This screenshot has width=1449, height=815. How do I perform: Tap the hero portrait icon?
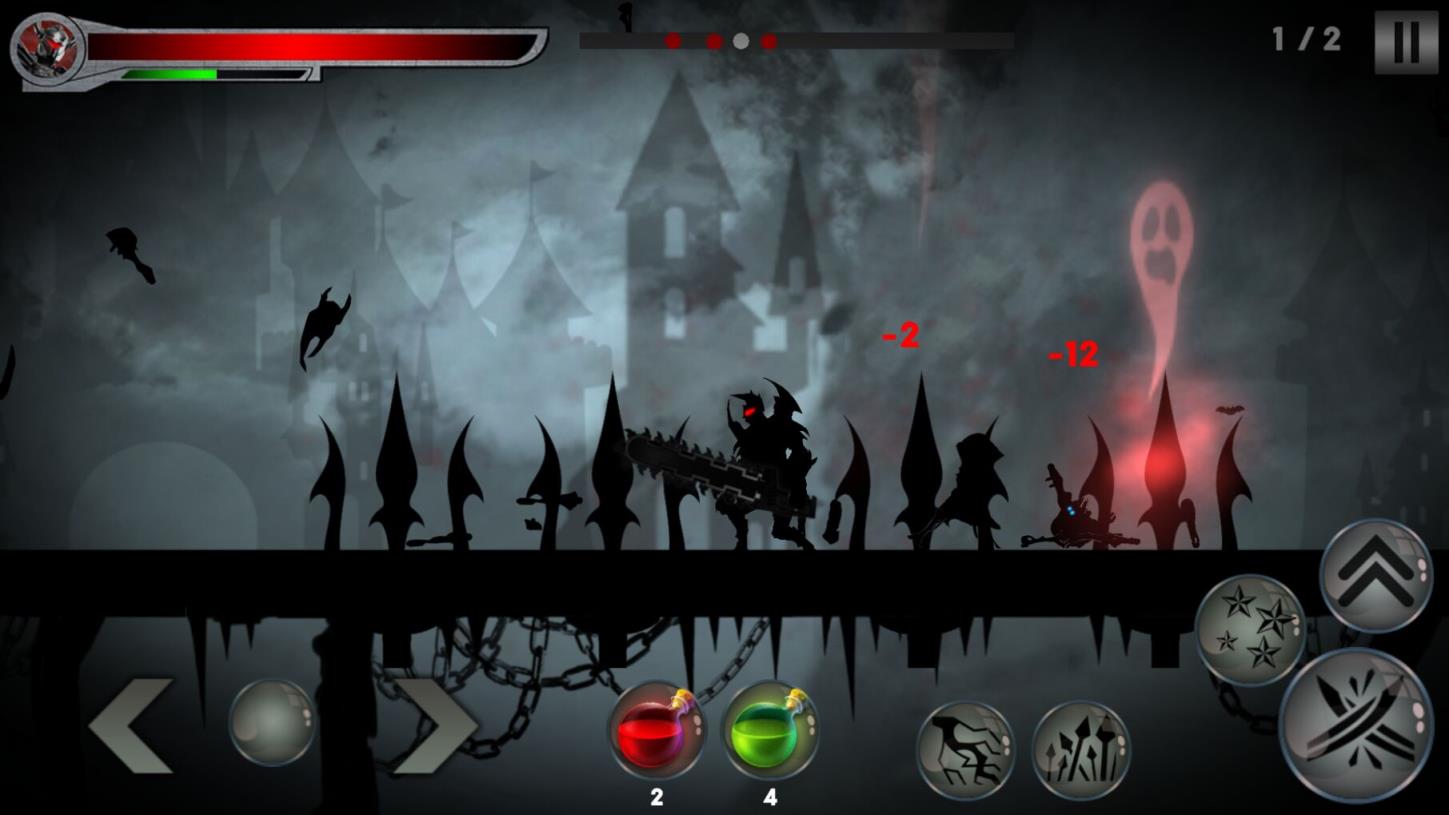(48, 47)
